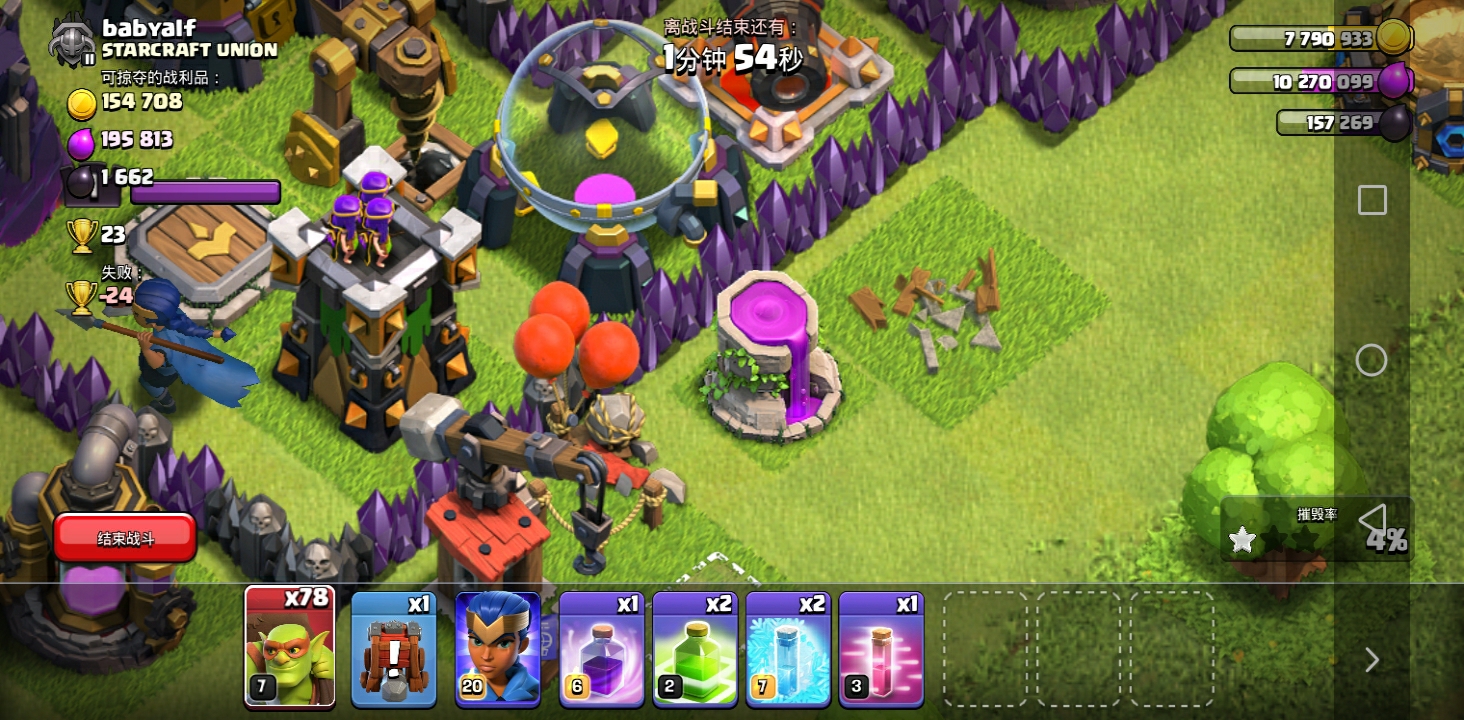
Task: Tap the Android square recents button
Action: [x=1372, y=200]
